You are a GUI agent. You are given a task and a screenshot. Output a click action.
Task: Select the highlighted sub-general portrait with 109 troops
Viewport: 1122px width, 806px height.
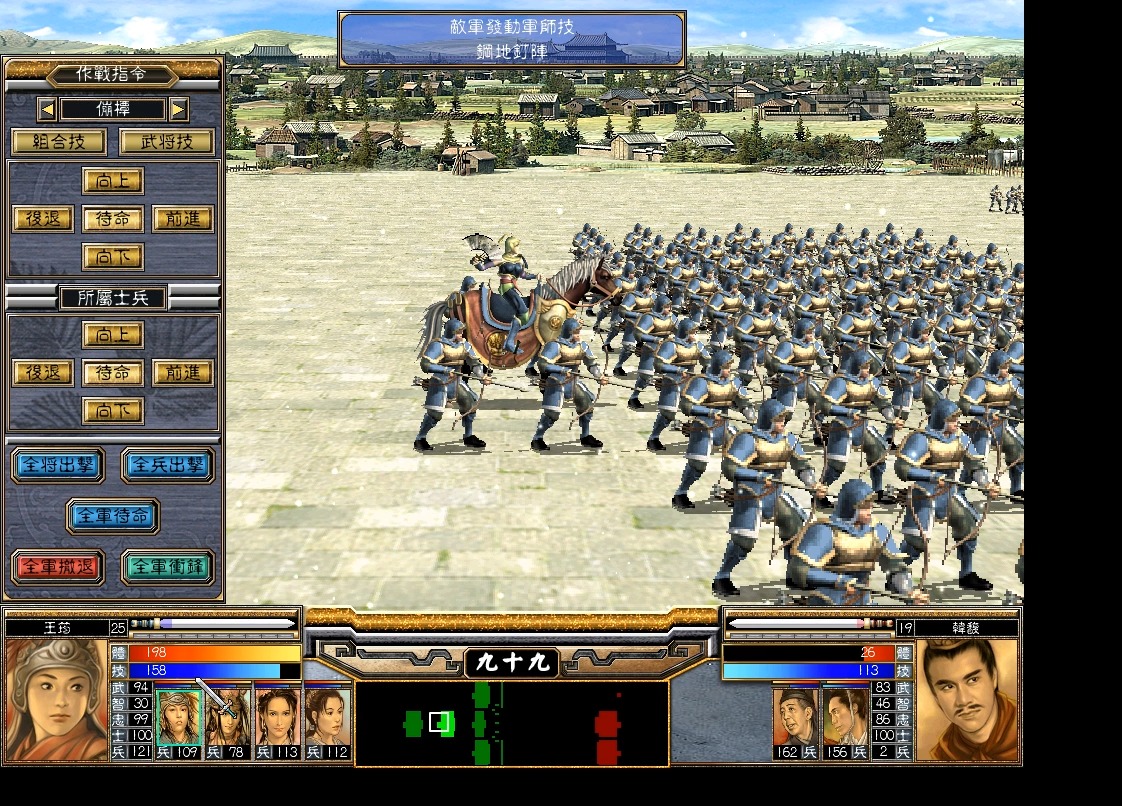pyautogui.click(x=179, y=716)
